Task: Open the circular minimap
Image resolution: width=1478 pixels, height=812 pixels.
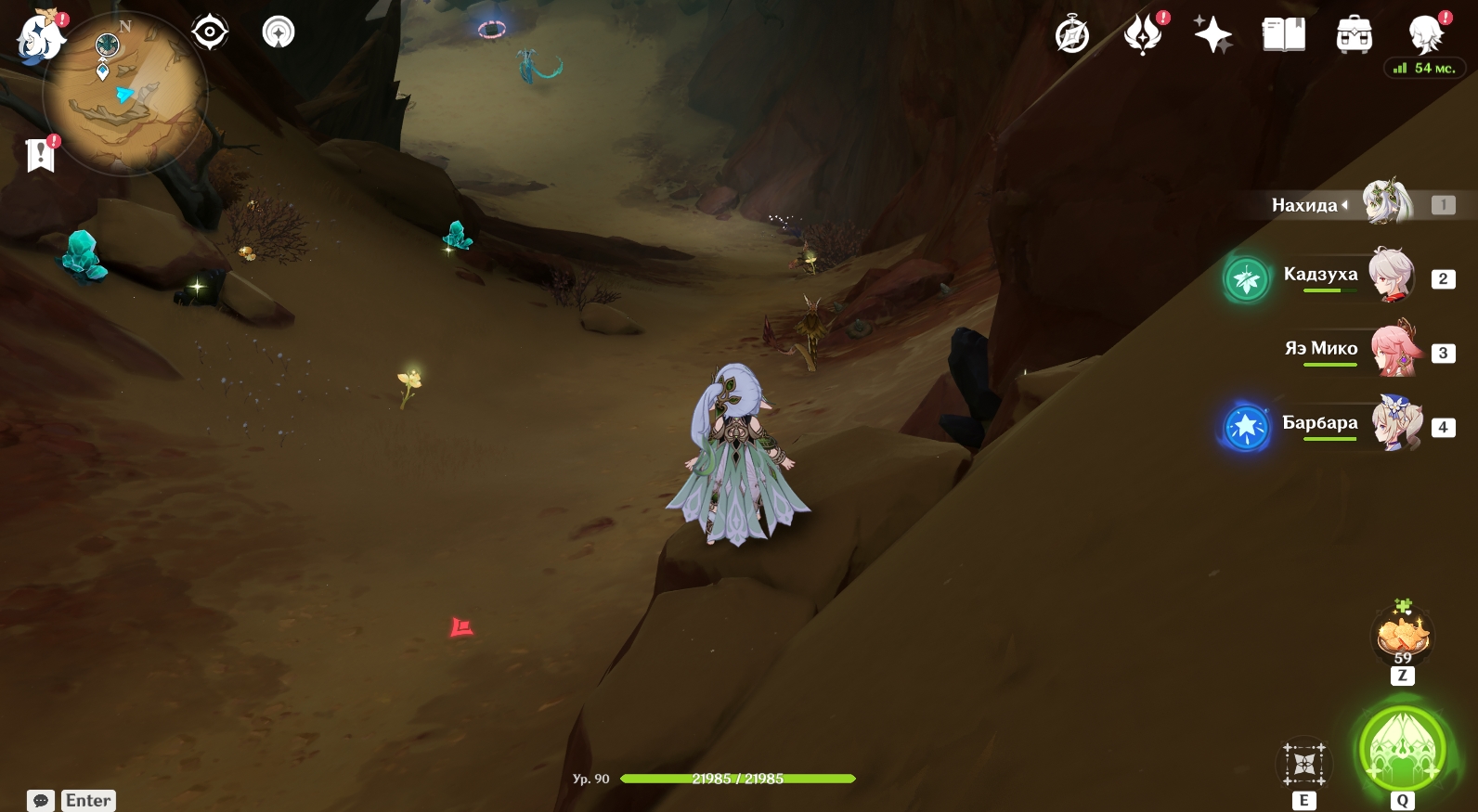Action: pos(125,95)
